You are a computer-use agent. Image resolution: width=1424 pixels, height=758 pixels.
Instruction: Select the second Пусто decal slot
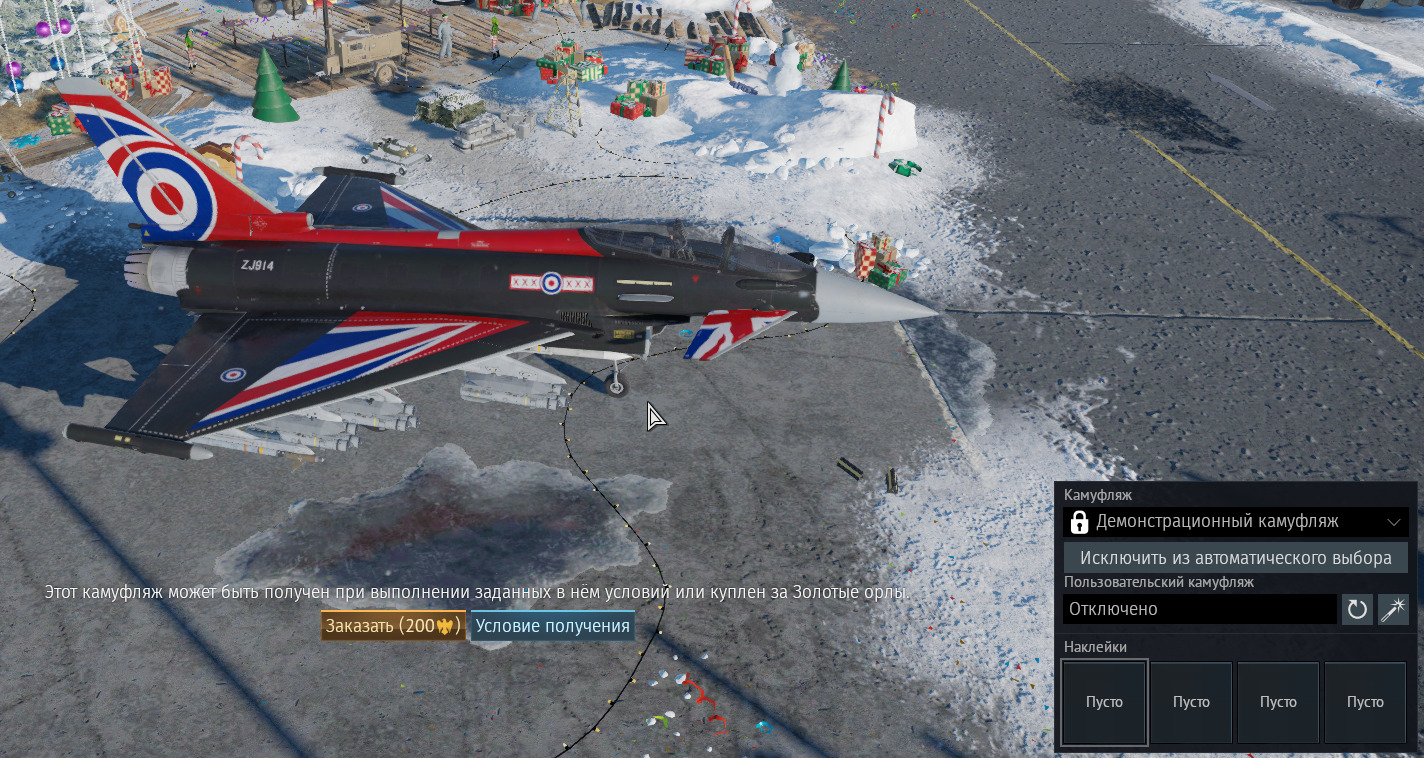(1191, 702)
